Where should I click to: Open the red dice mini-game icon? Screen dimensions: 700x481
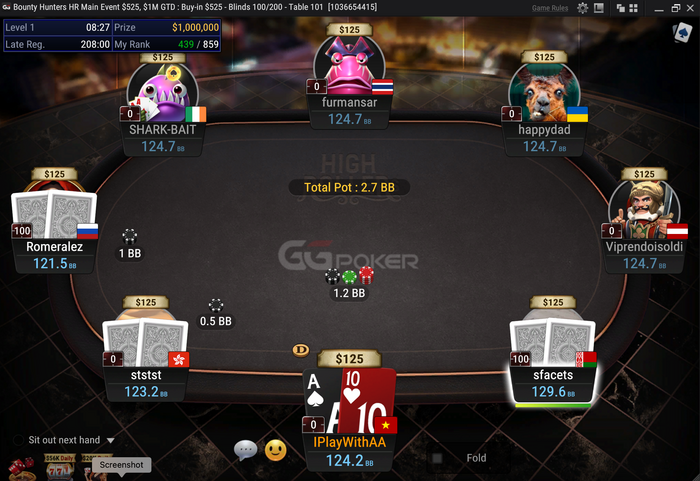tap(17, 468)
